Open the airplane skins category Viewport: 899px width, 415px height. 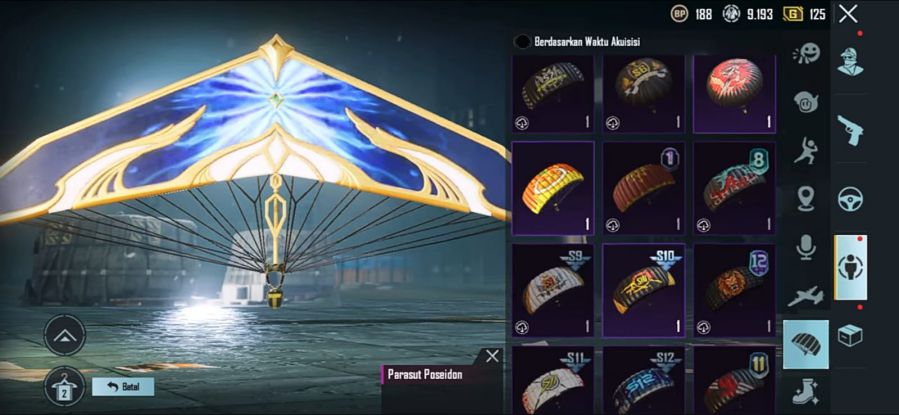(x=805, y=296)
